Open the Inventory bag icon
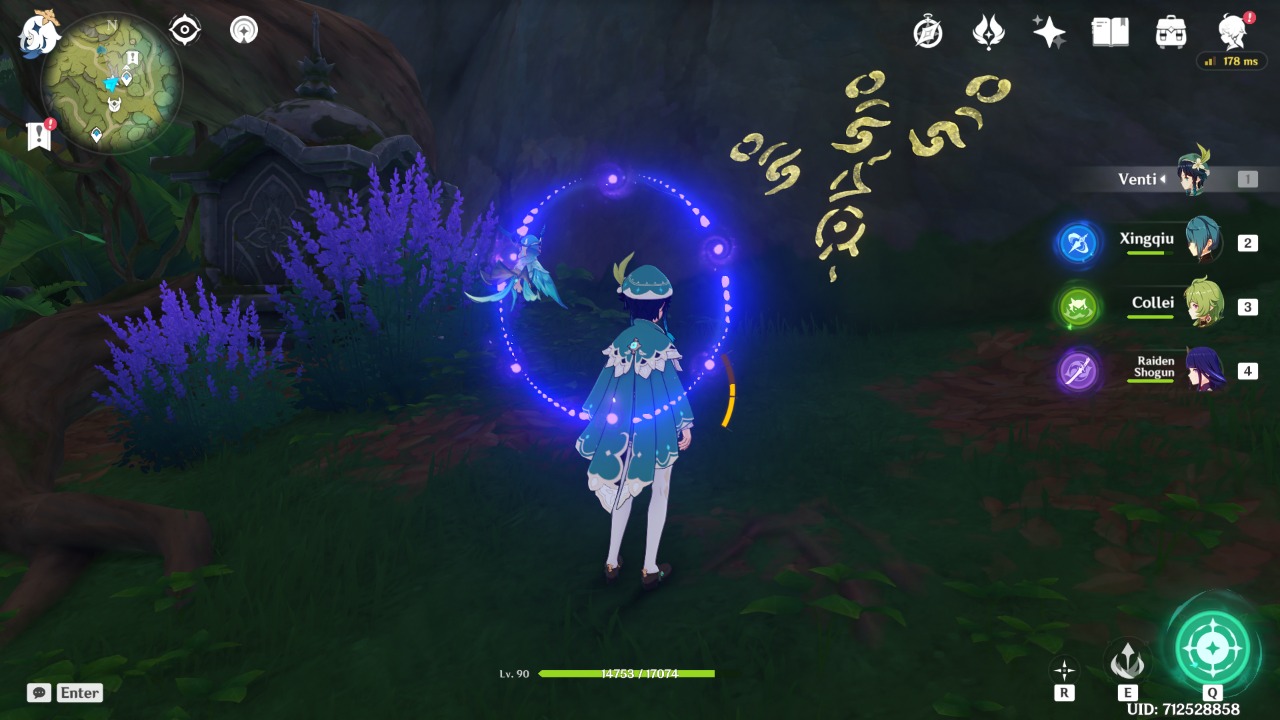1280x720 pixels. [1168, 31]
